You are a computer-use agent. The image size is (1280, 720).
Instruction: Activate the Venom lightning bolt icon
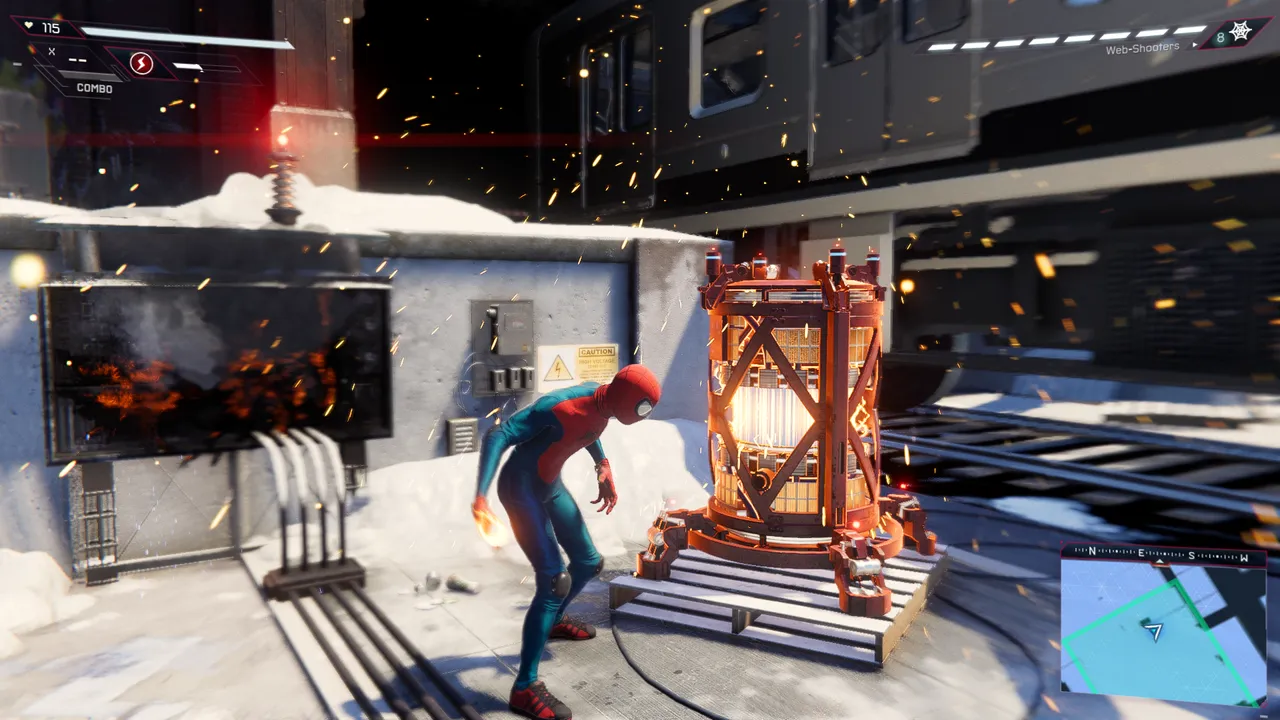coord(142,65)
